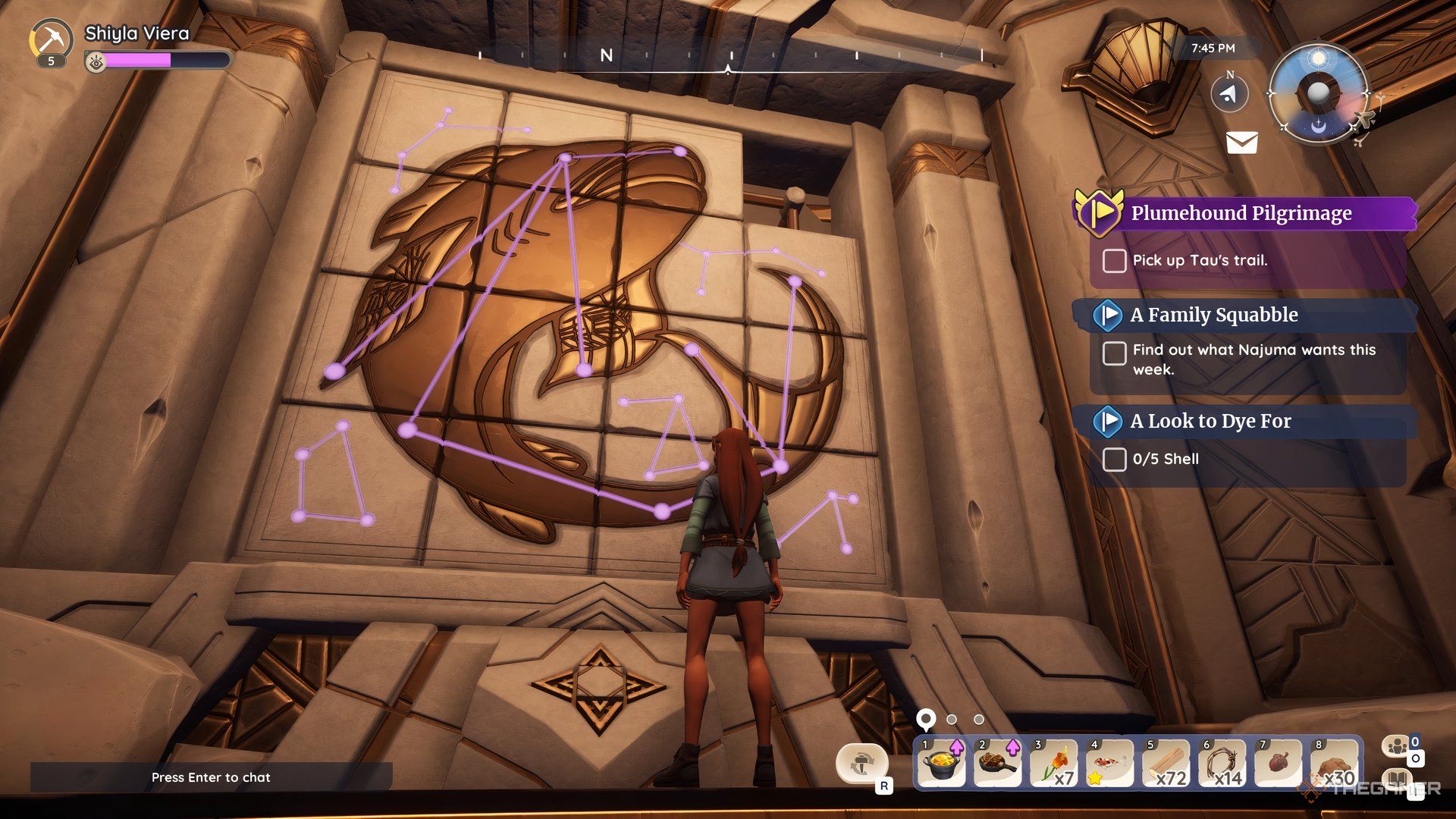Select the grilled meat skillet hotbar slot
Viewport: 1456px width, 819px height.
[x=997, y=764]
